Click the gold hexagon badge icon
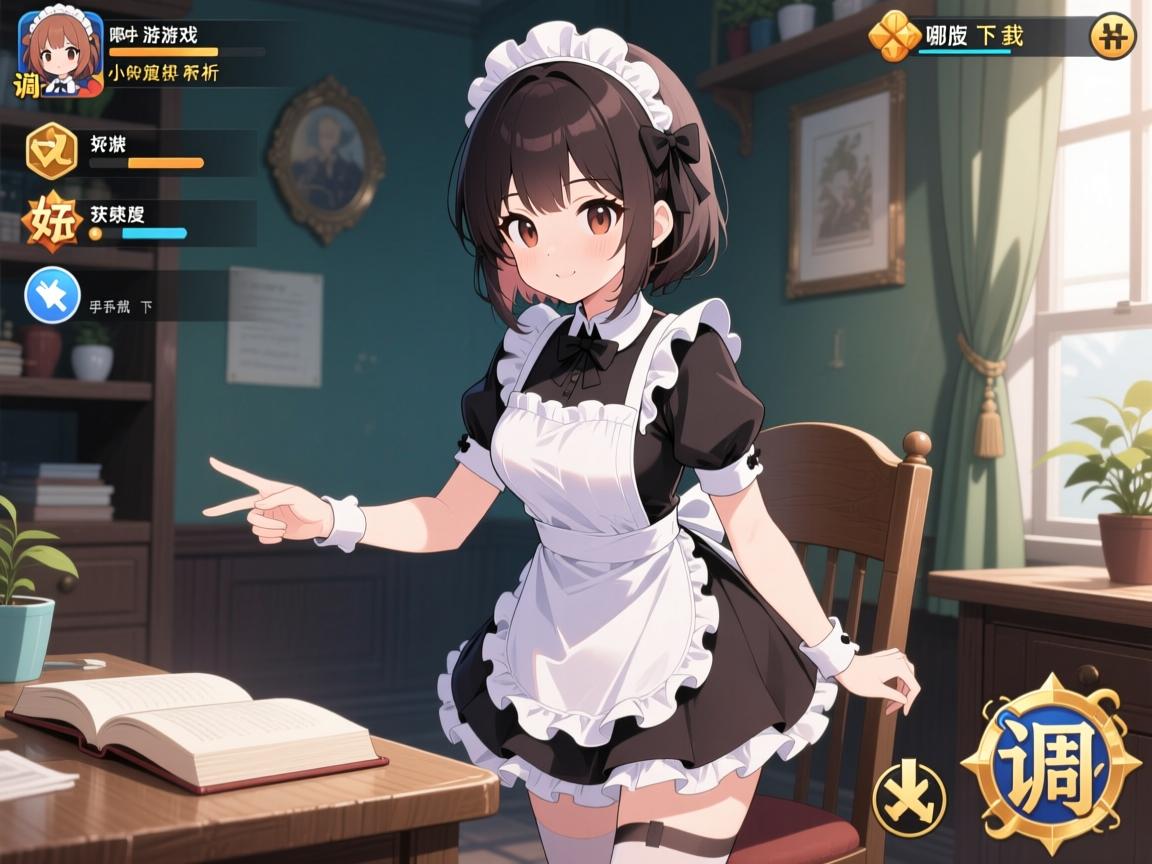Viewport: 1152px width, 864px height. 51,151
